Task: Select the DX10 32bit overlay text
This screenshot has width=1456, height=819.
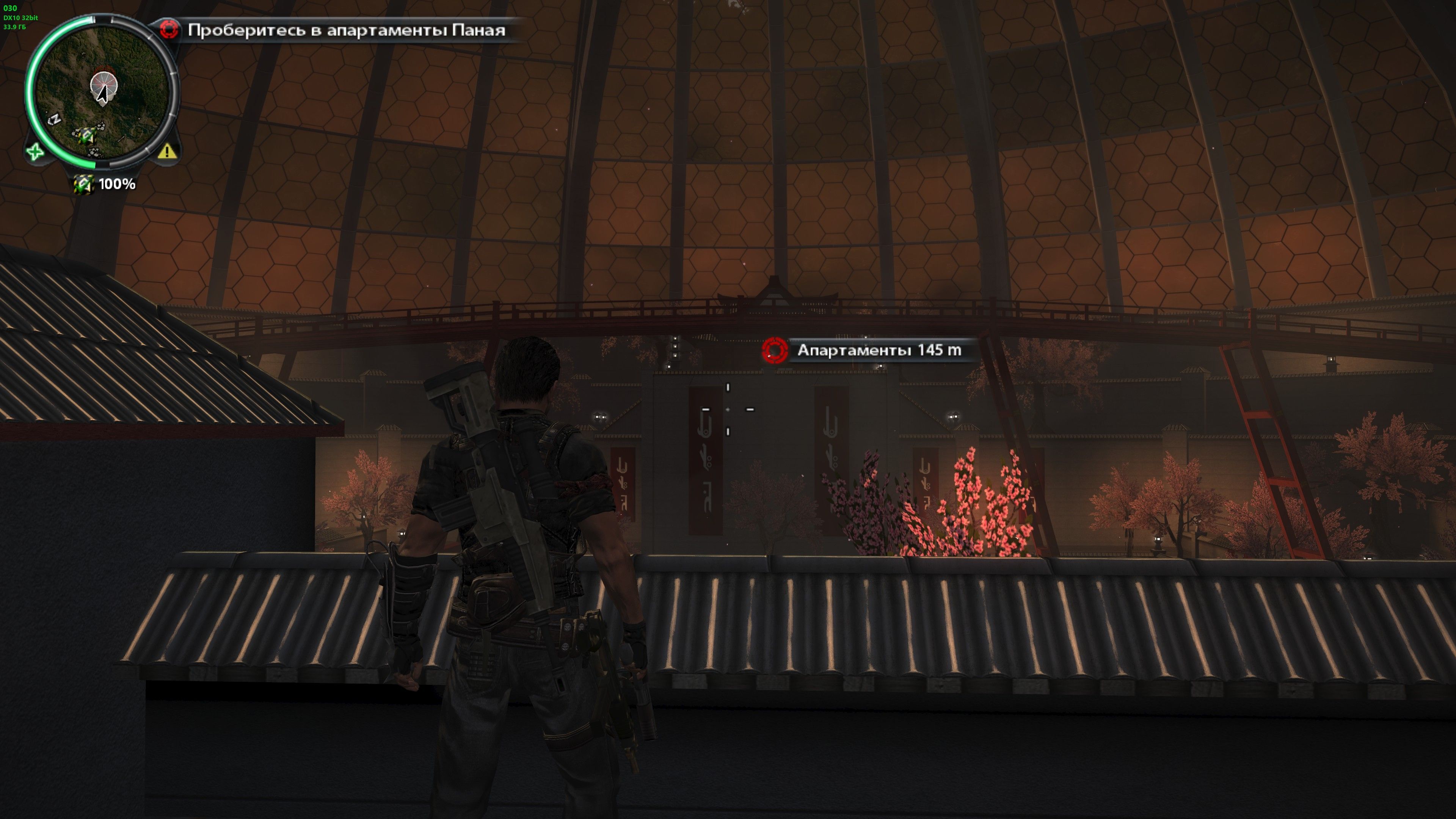Action: point(20,18)
